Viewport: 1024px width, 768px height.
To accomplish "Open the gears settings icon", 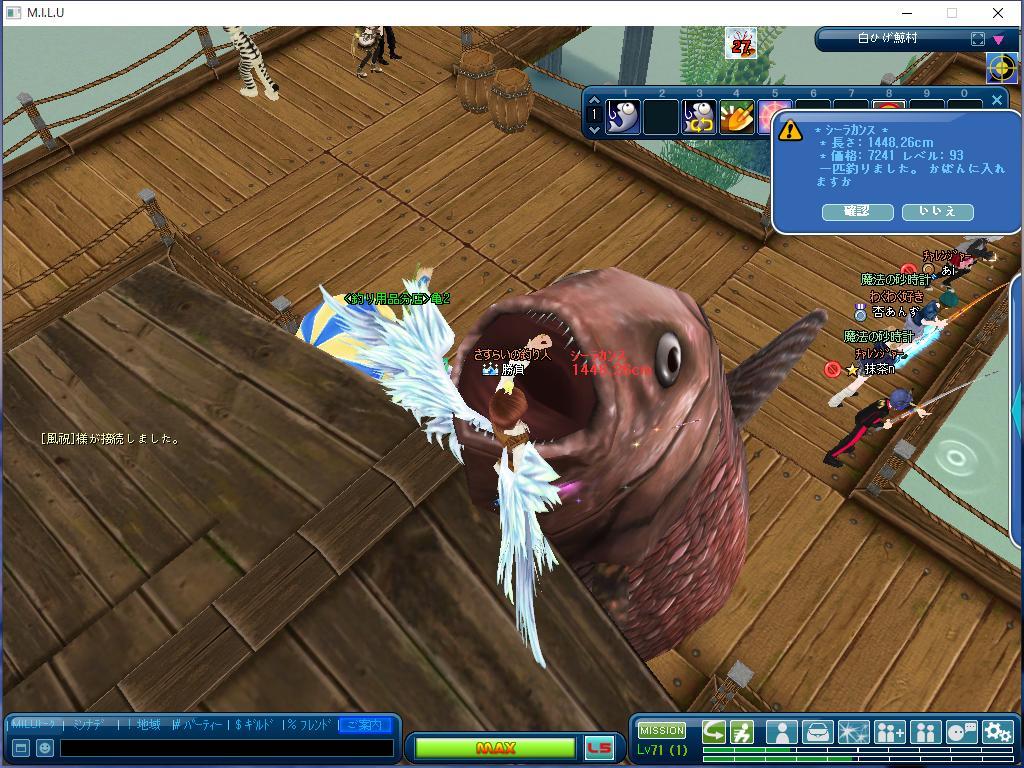I will [997, 732].
